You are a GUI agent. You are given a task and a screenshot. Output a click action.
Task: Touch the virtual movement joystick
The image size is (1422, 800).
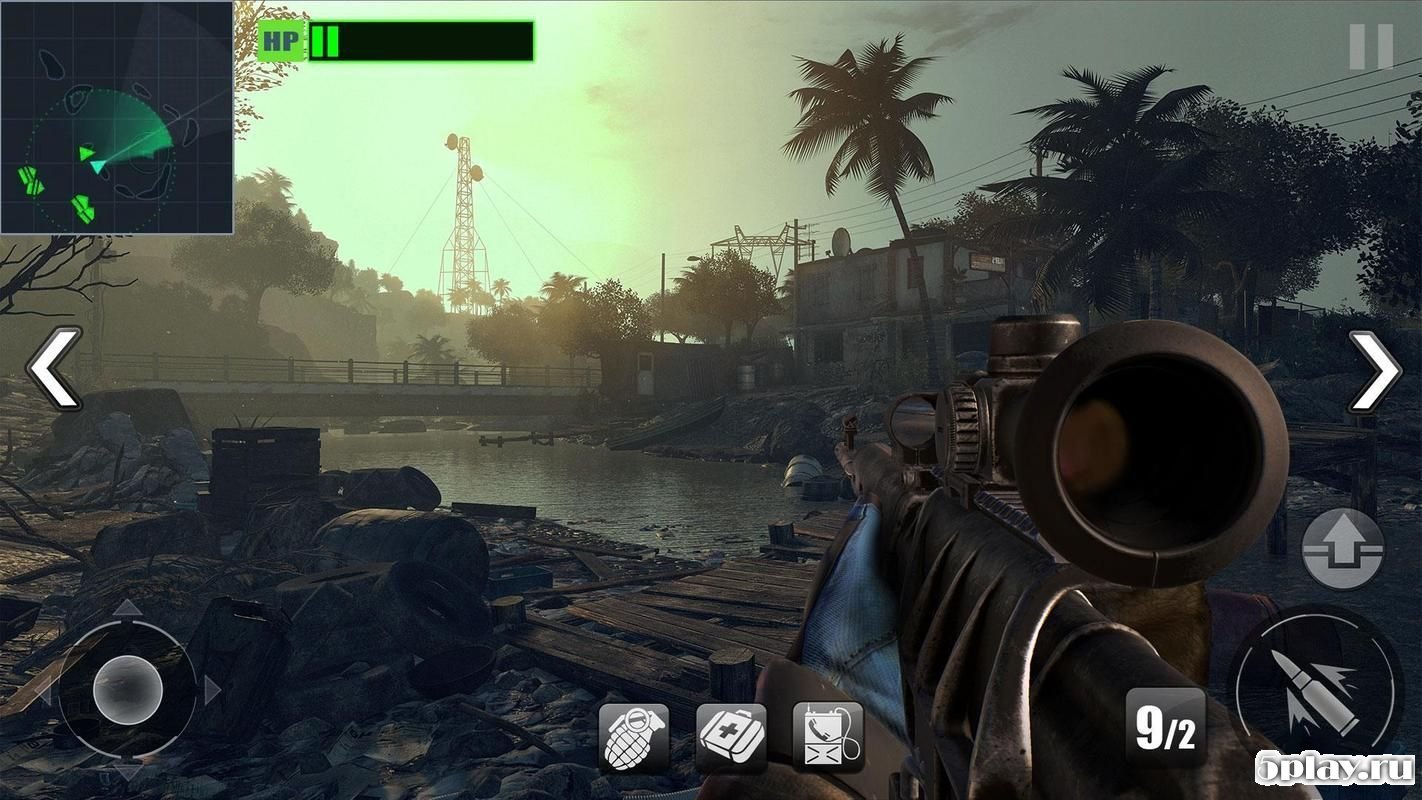click(128, 689)
